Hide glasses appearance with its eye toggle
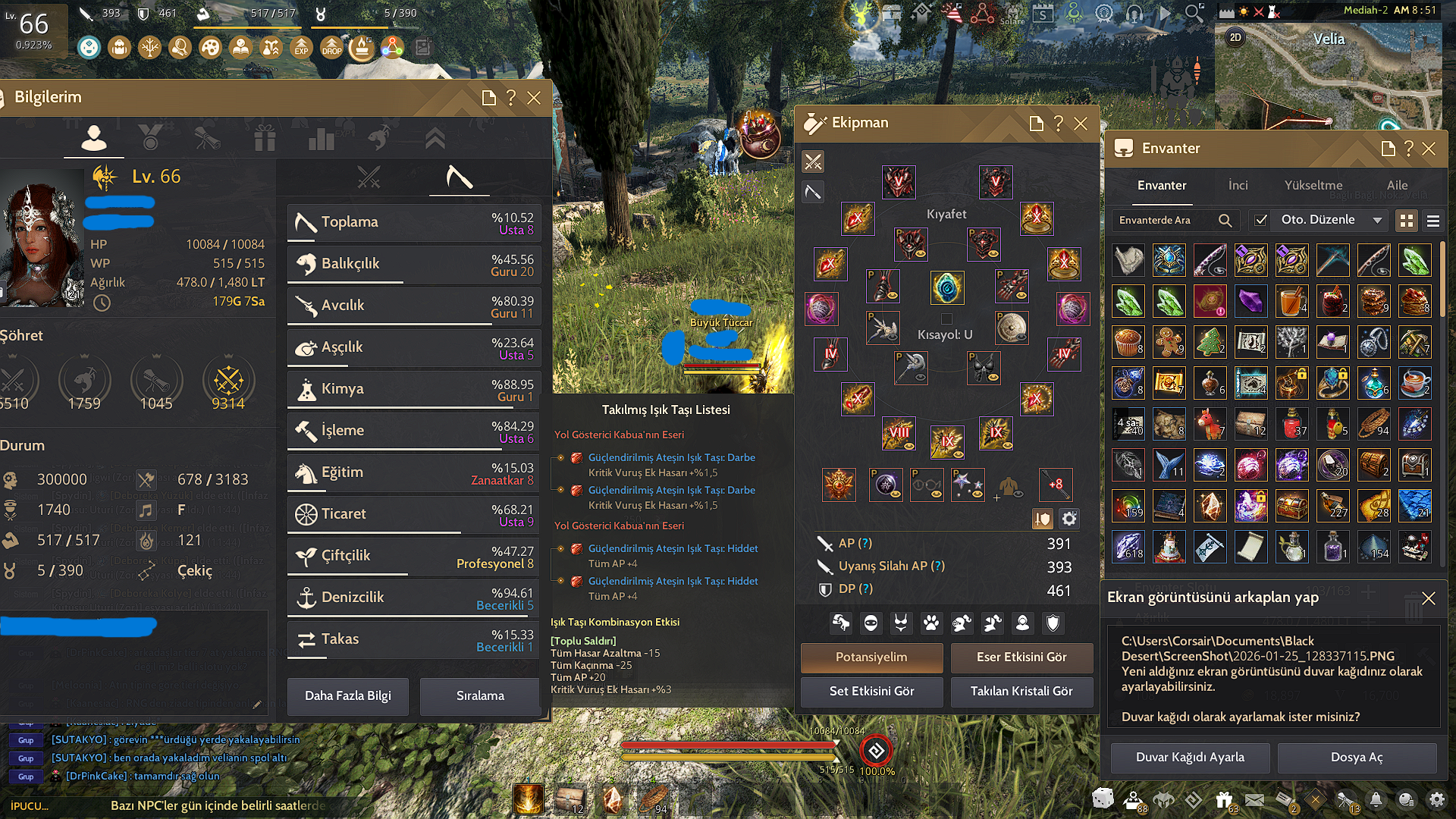 [x=935, y=494]
